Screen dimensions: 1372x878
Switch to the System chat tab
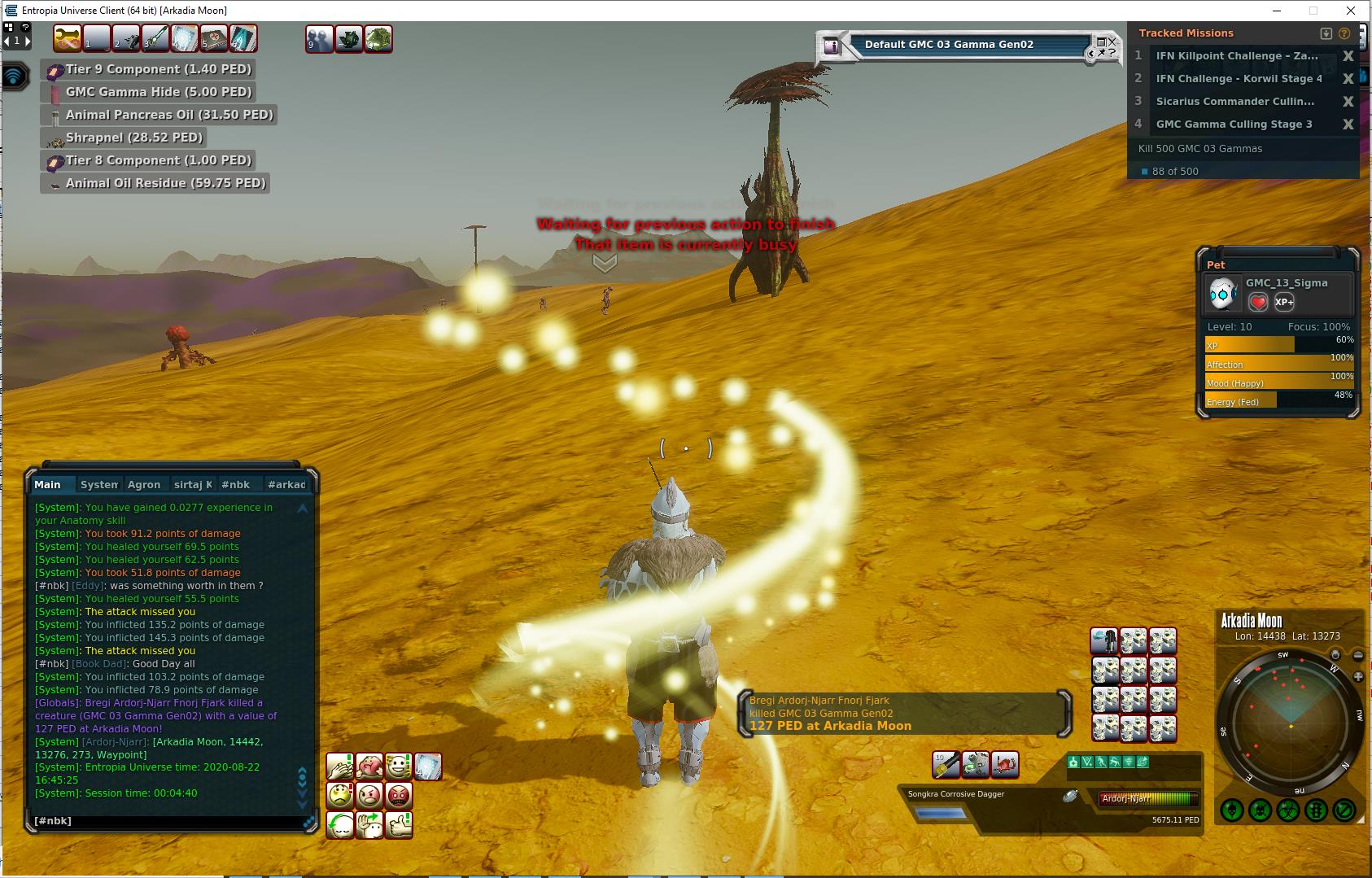pos(99,485)
